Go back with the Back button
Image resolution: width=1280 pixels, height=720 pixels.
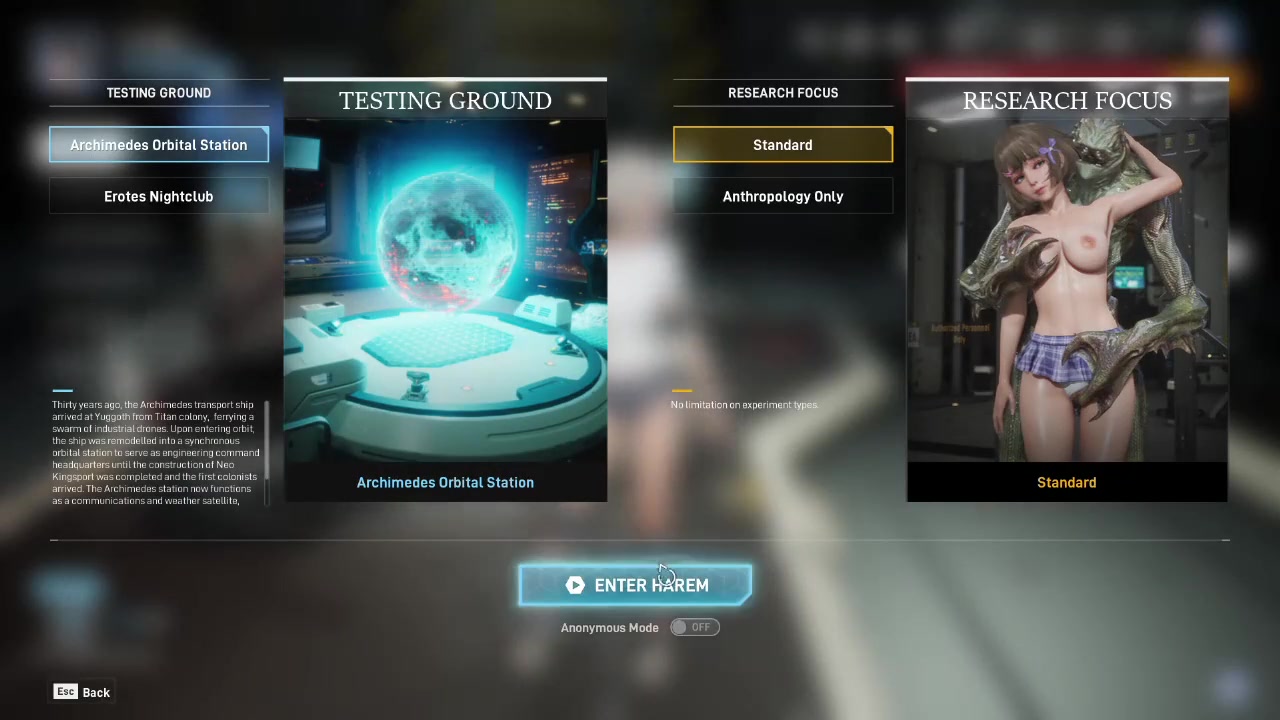tap(83, 692)
